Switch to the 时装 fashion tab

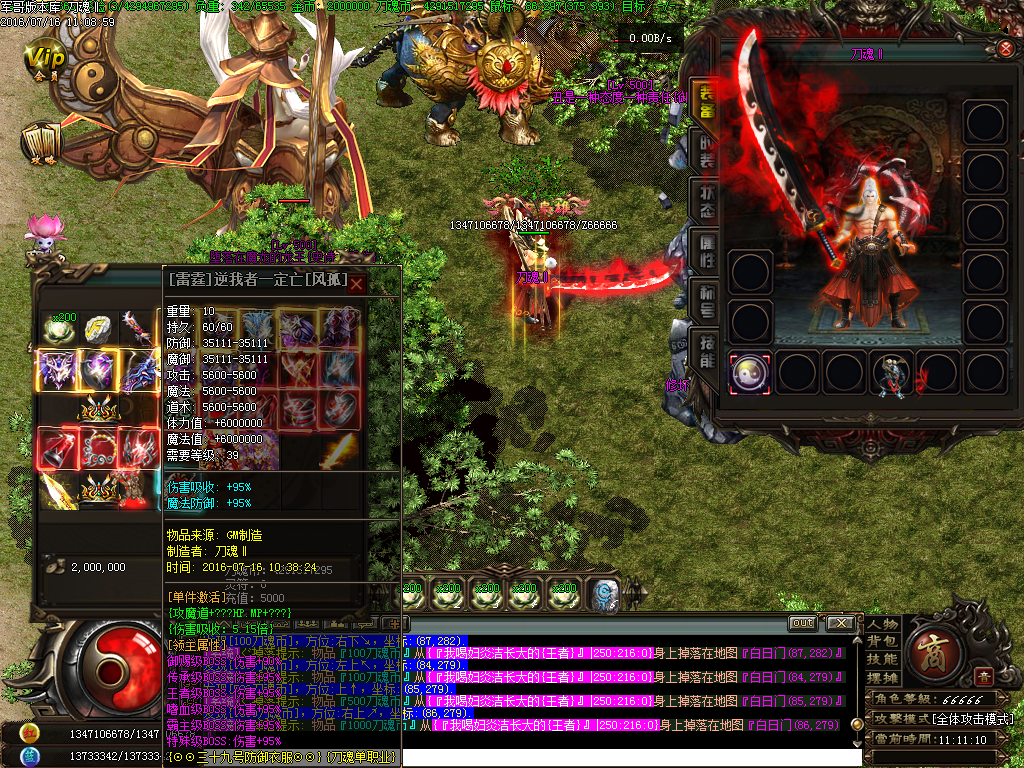(704, 153)
